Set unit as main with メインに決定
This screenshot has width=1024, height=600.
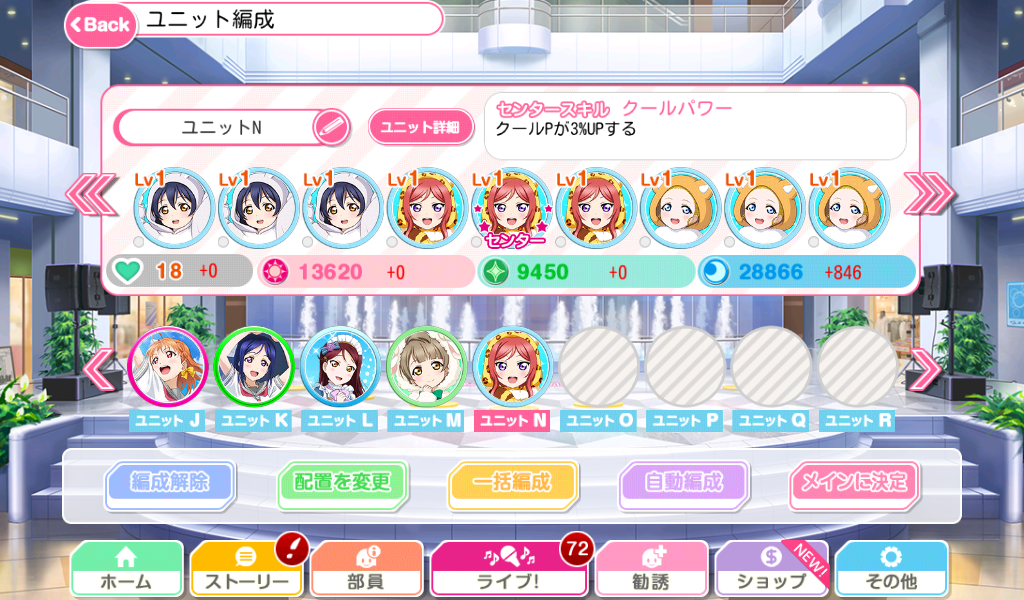[854, 484]
